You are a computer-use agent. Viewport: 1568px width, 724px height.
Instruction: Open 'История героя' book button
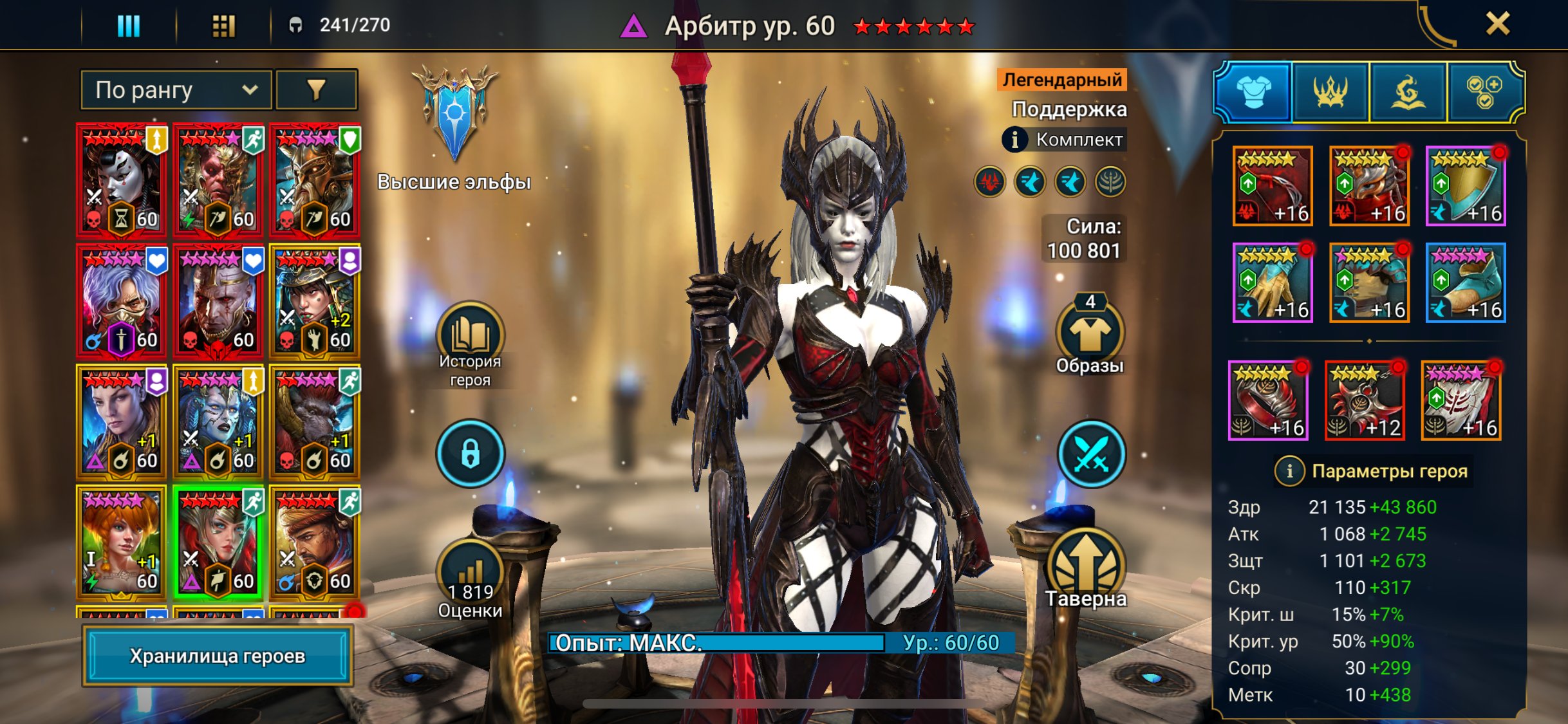(x=470, y=336)
